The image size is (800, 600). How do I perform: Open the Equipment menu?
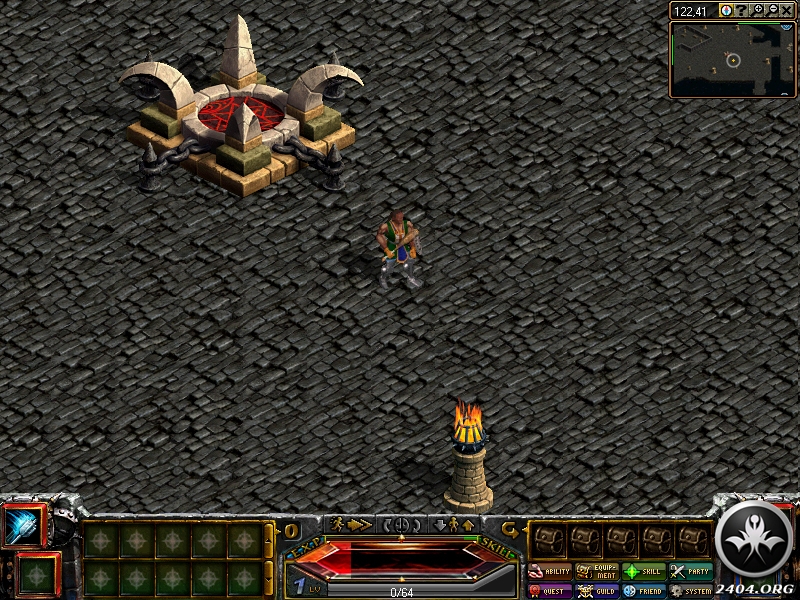click(x=597, y=572)
